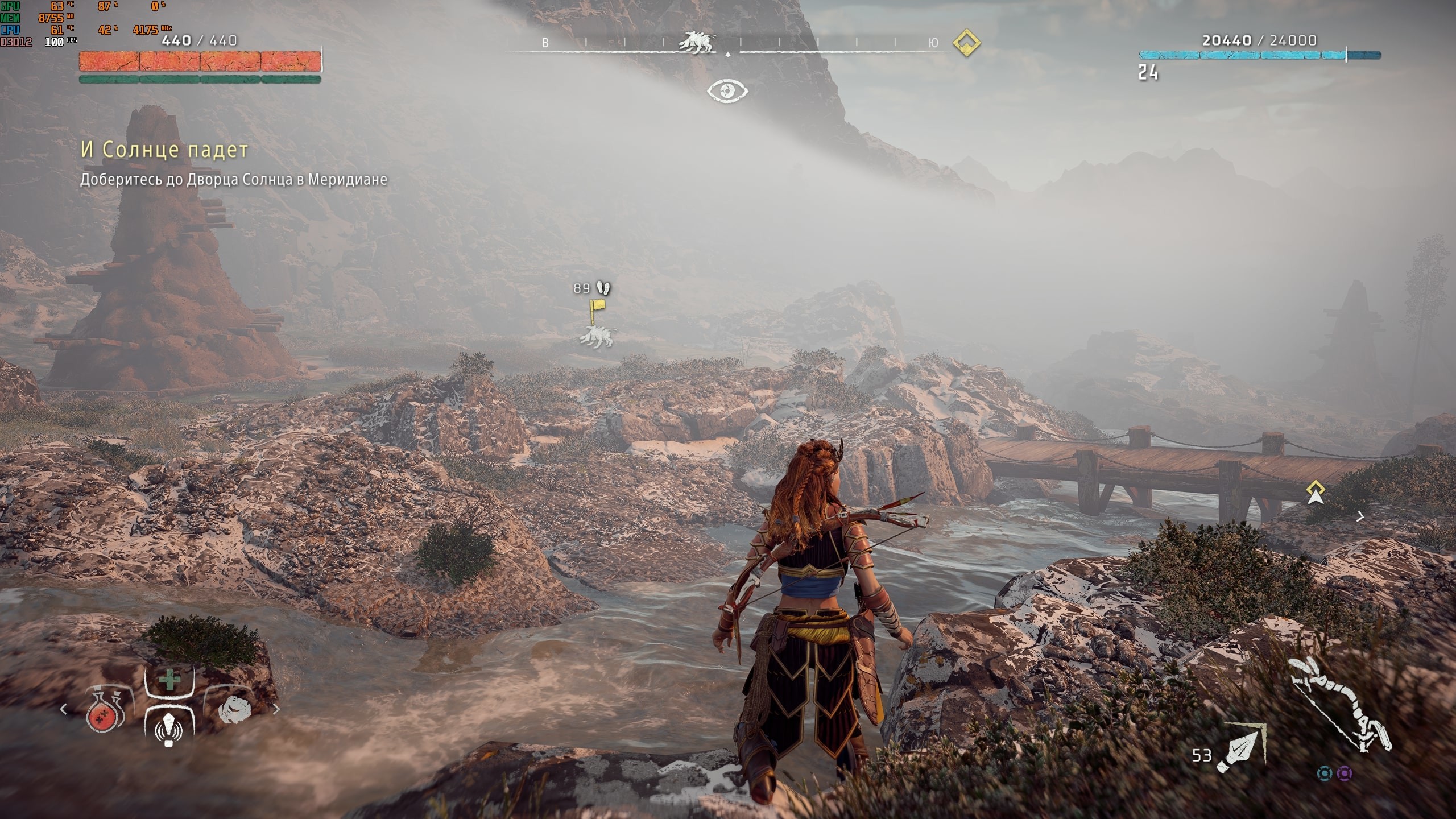Cycle quick items with the right arrow
This screenshot has width=1456, height=819.
(x=277, y=709)
